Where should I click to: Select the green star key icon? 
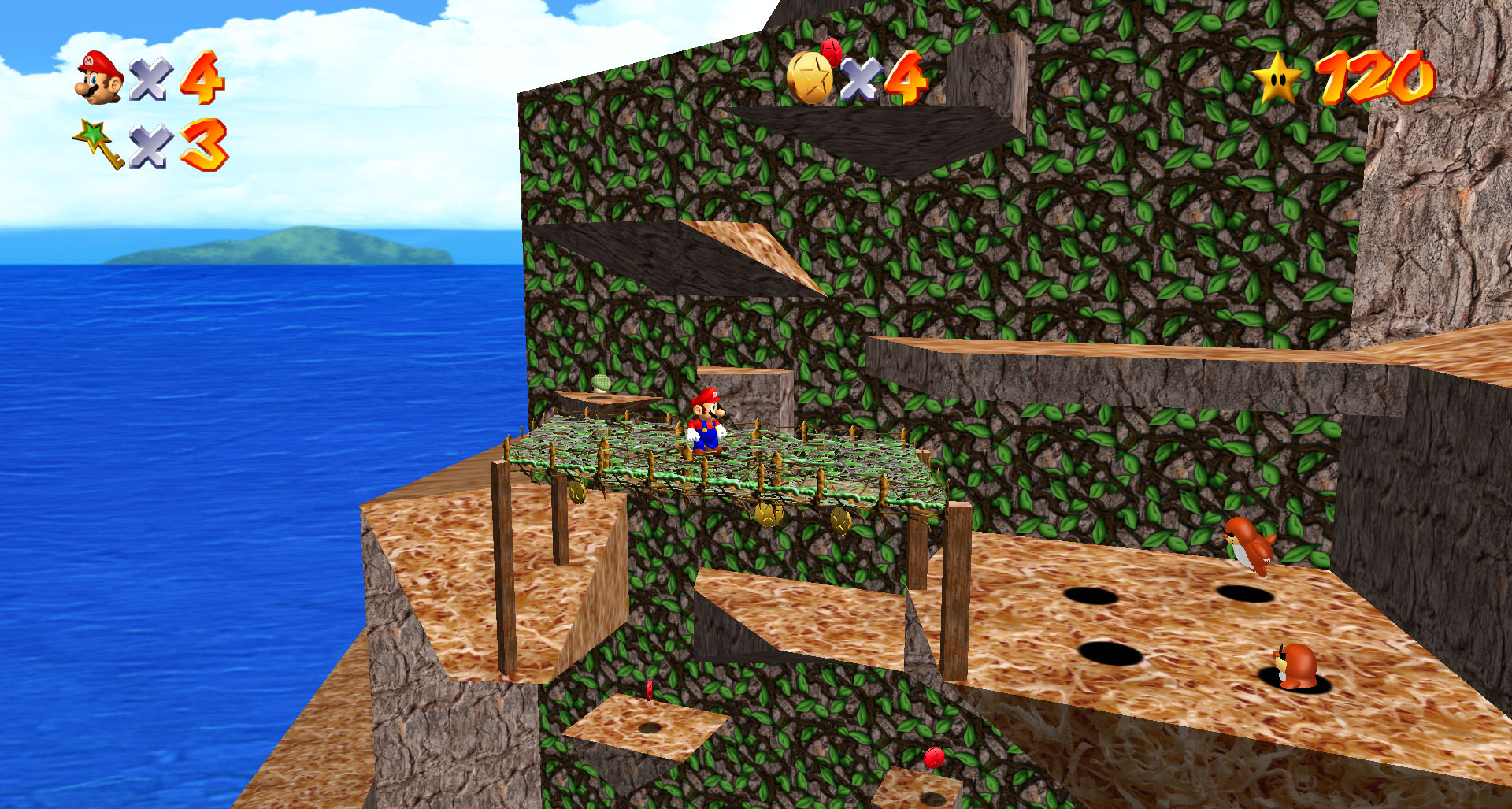point(99,143)
